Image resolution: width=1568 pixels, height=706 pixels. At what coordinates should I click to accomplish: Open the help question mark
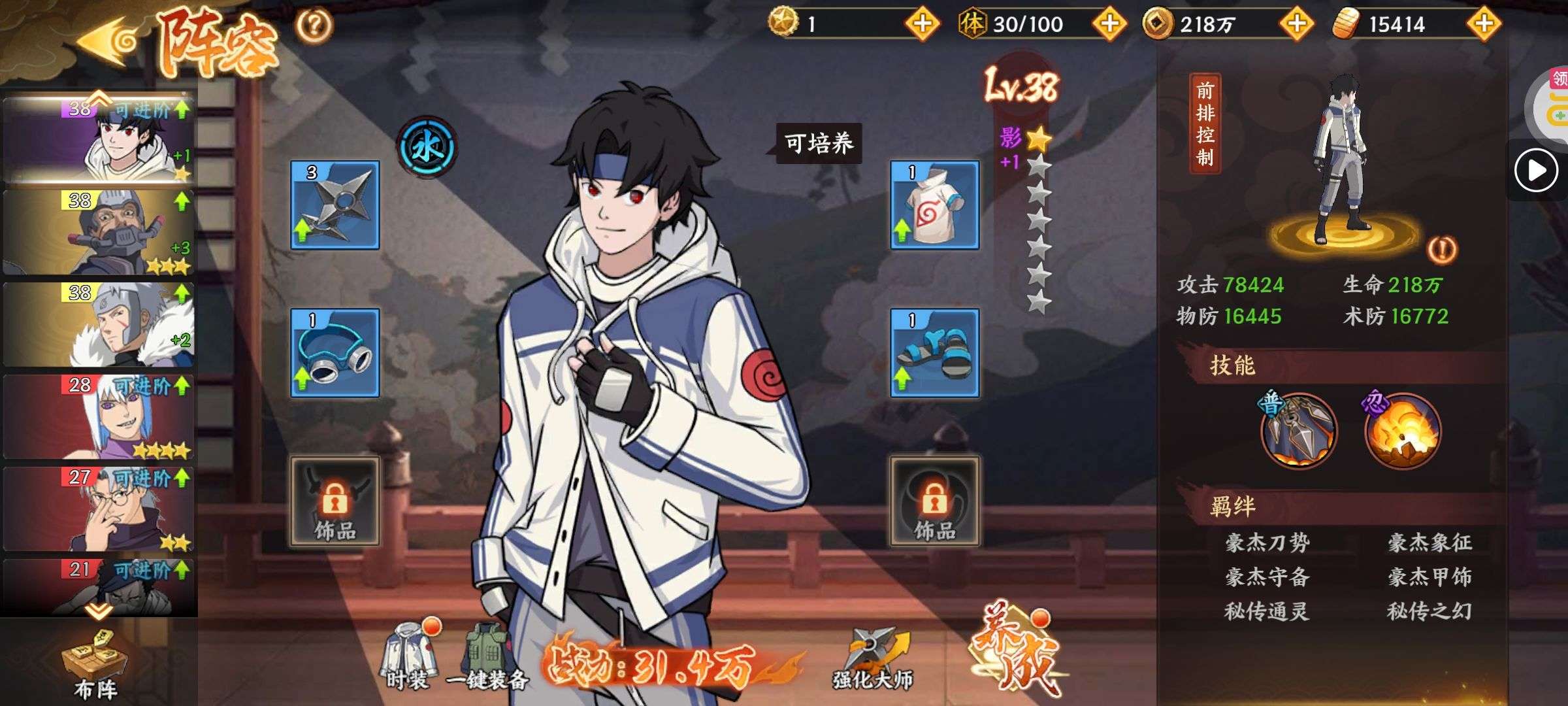[x=314, y=26]
